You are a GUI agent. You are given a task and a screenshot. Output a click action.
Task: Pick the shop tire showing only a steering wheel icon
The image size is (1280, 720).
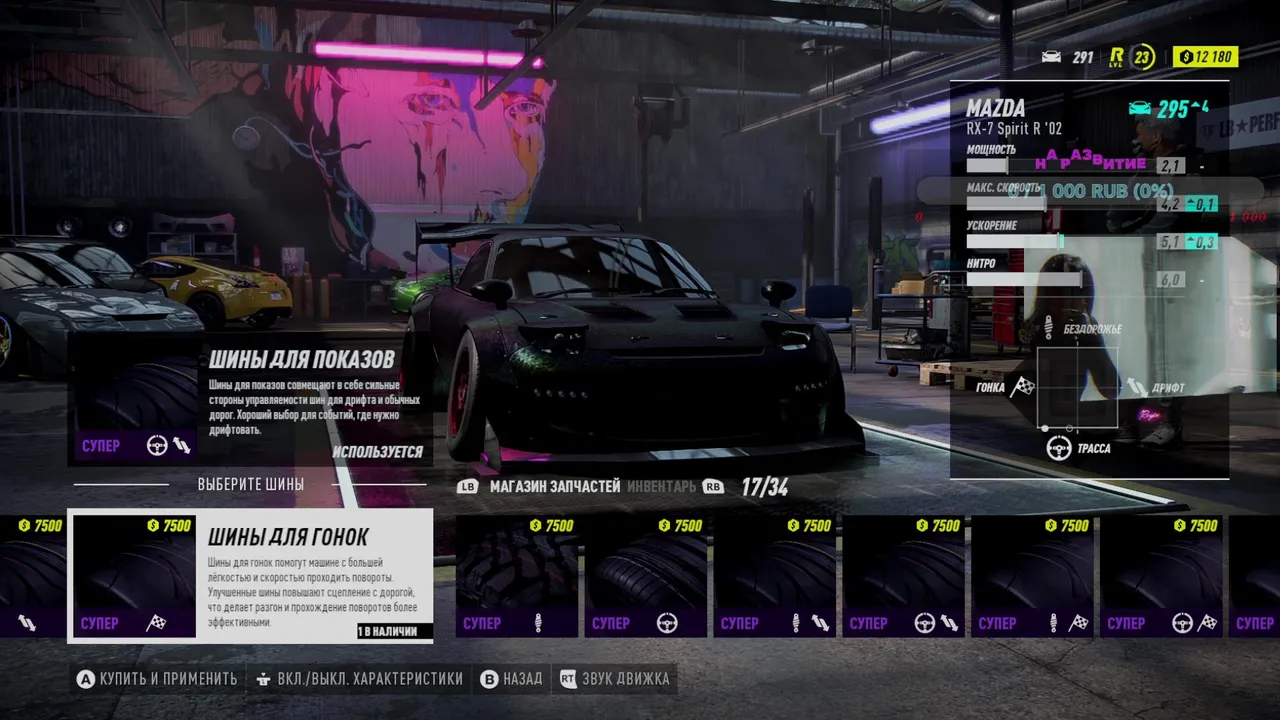647,575
